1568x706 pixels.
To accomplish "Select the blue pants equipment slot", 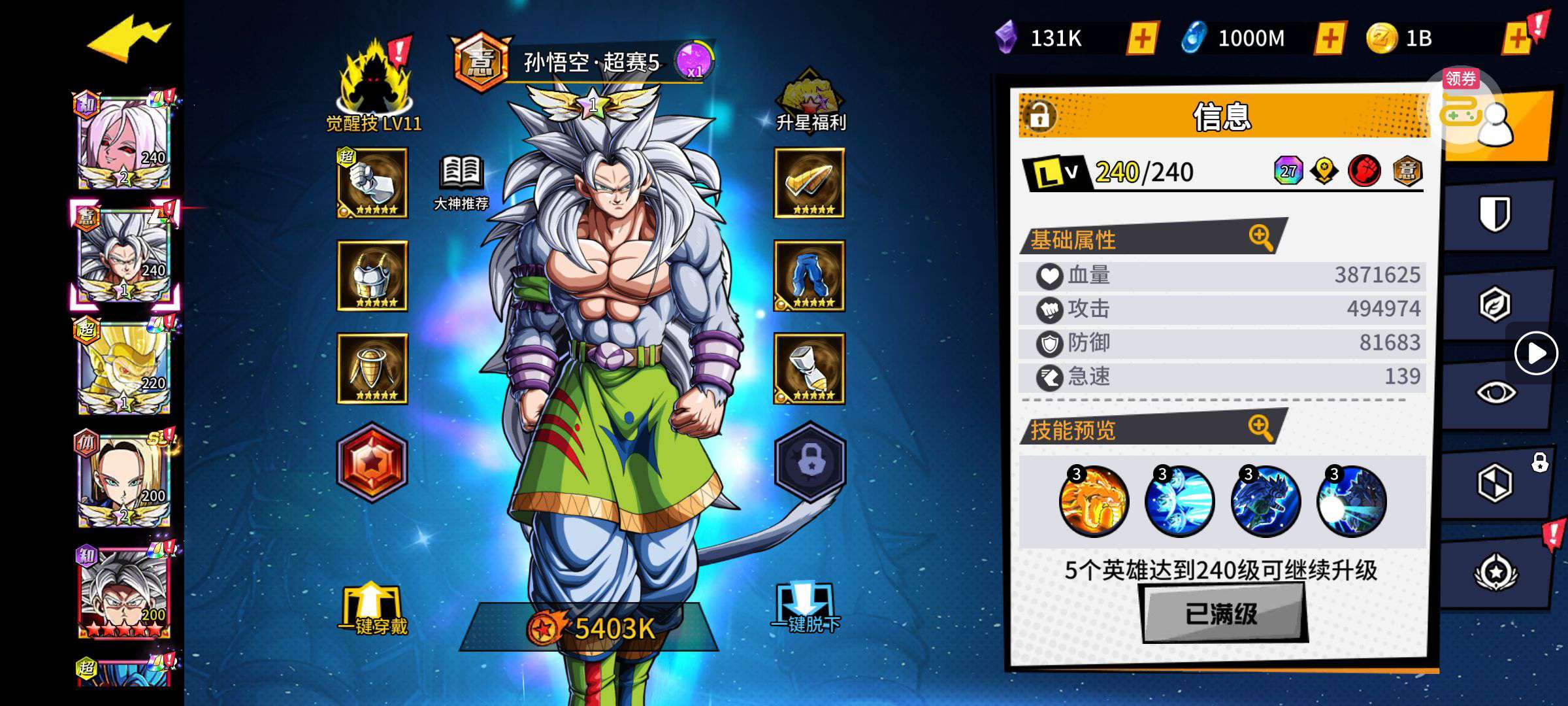I will click(809, 276).
